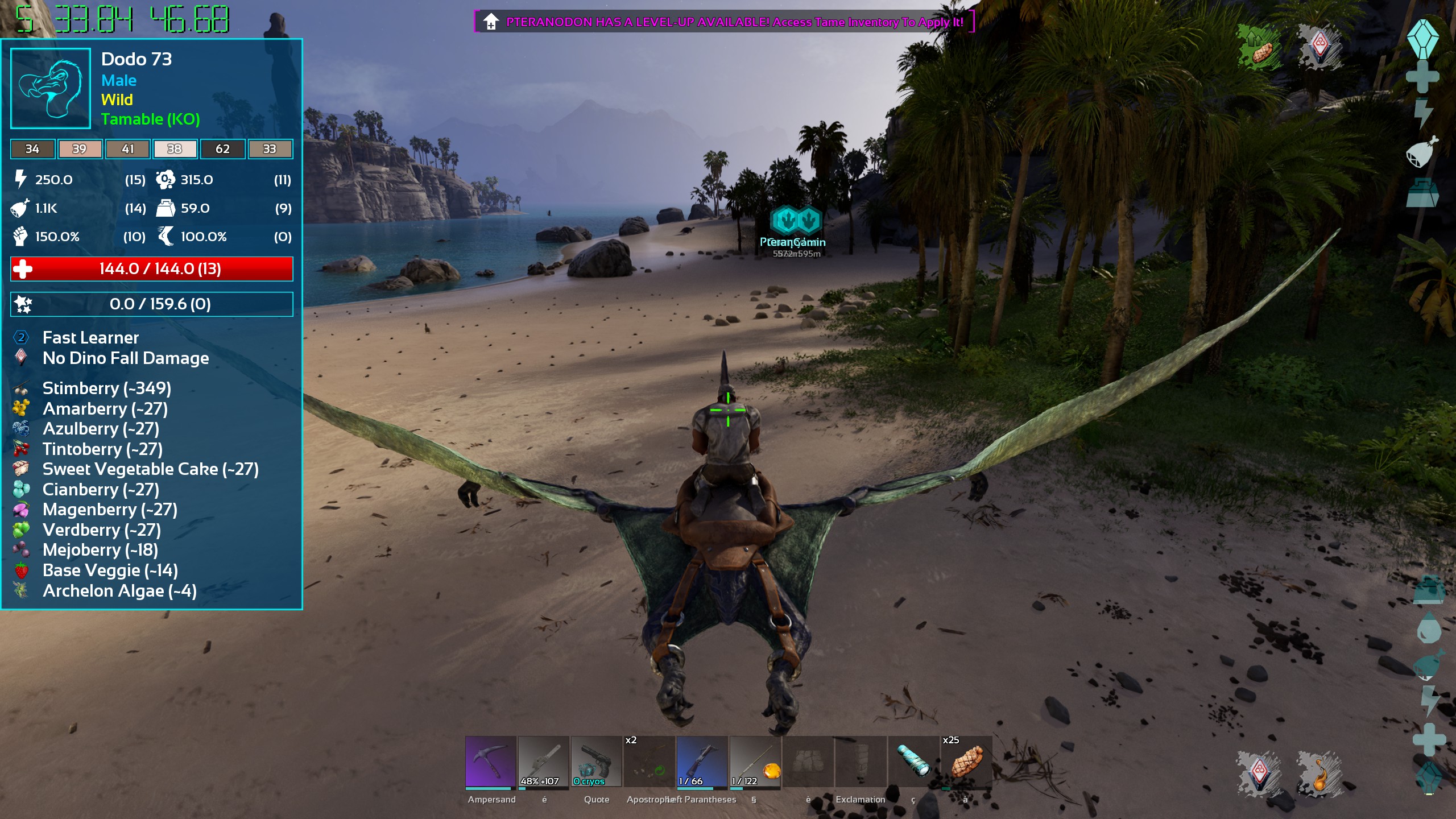Select the color region swatch numbered 34
This screenshot has height=819, width=1456.
click(x=32, y=149)
